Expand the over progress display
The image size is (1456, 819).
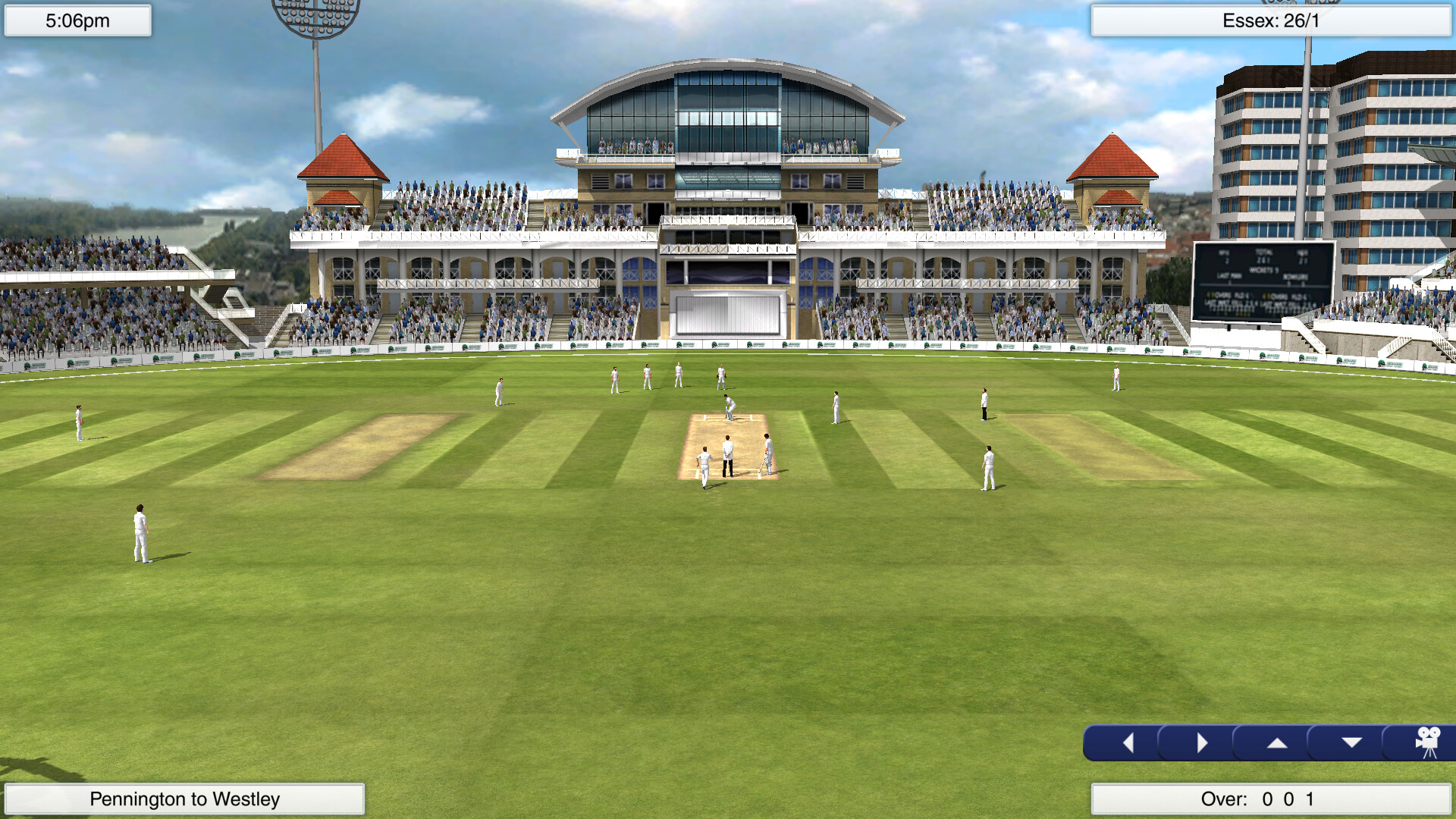tap(1271, 798)
